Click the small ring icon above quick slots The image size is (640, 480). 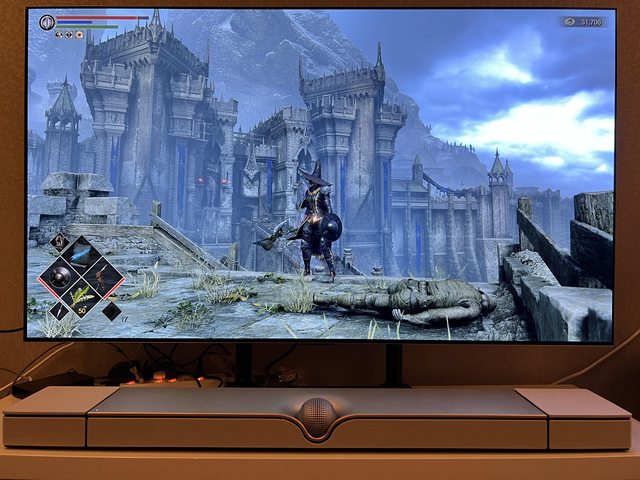58,240
